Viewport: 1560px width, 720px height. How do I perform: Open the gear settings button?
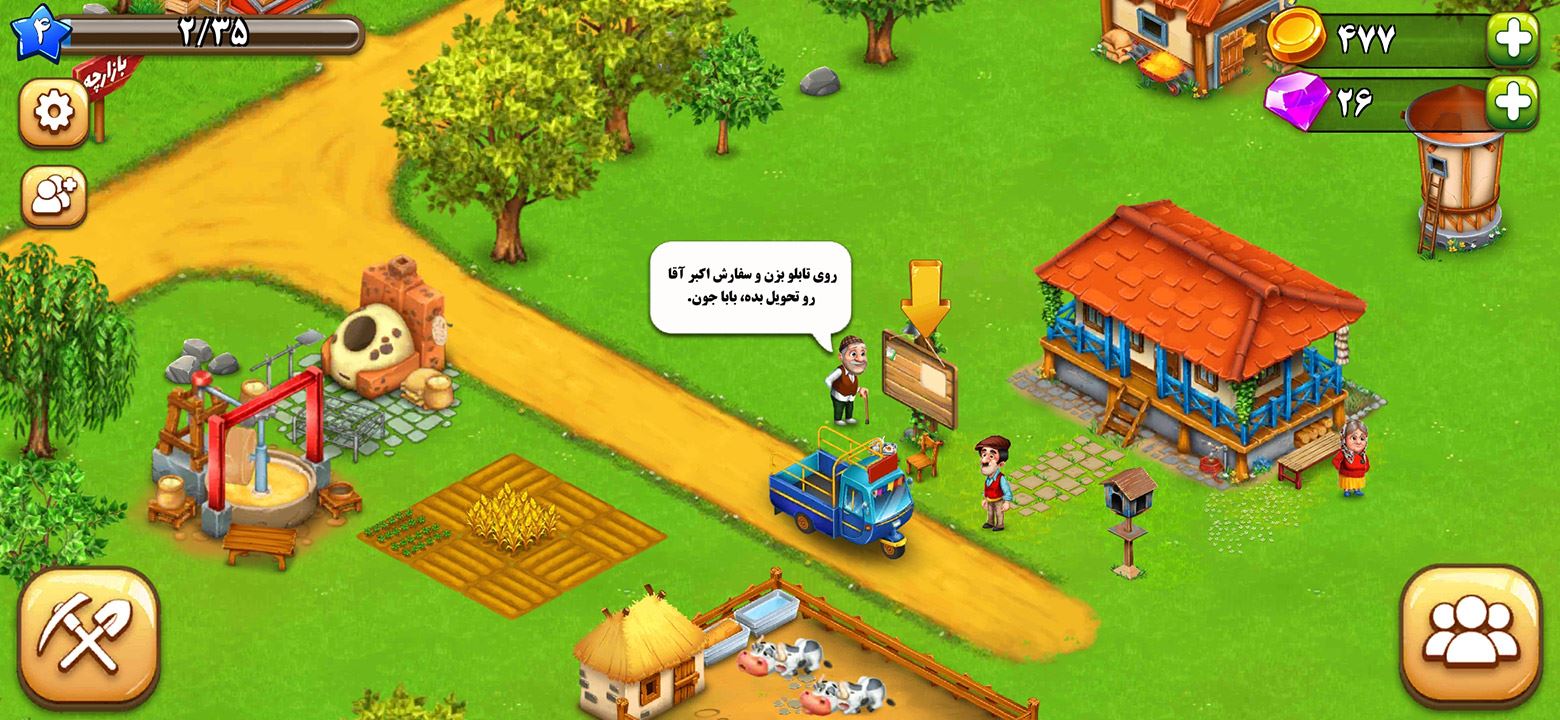pyautogui.click(x=53, y=112)
